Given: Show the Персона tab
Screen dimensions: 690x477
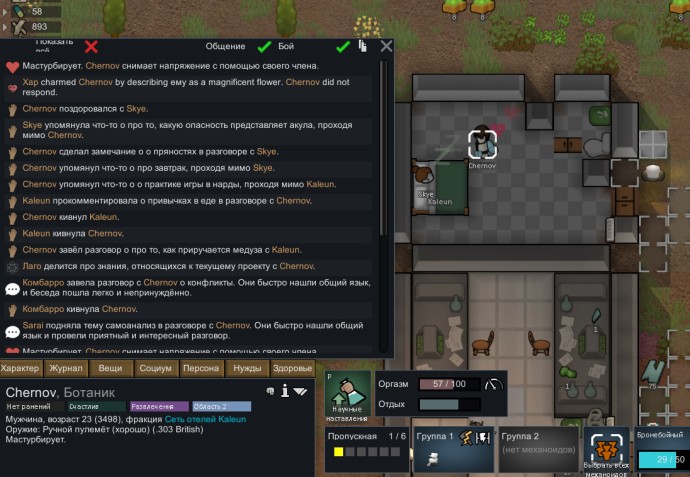Looking at the screenshot, I should [201, 368].
